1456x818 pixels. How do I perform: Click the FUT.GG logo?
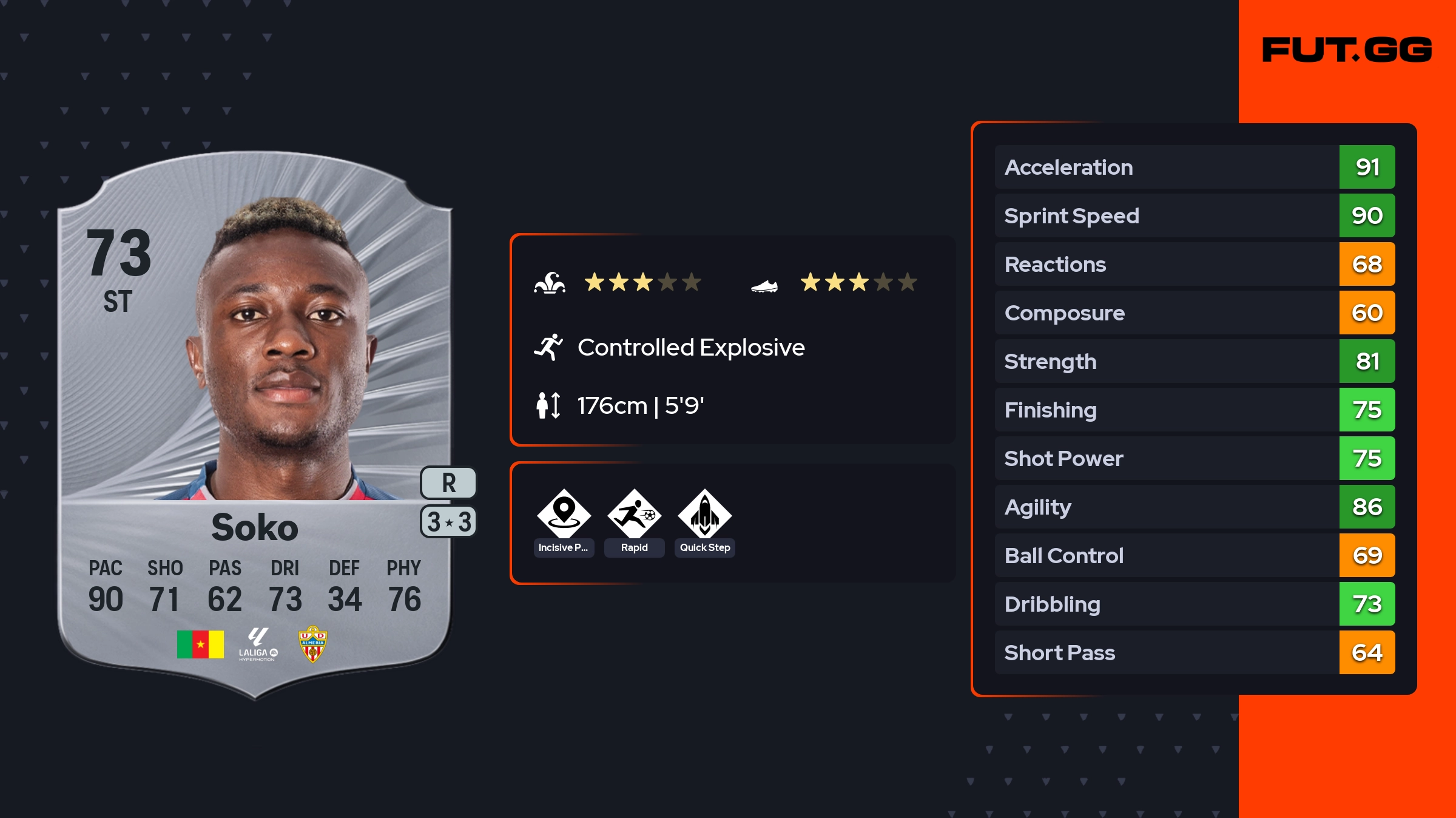[1347, 50]
